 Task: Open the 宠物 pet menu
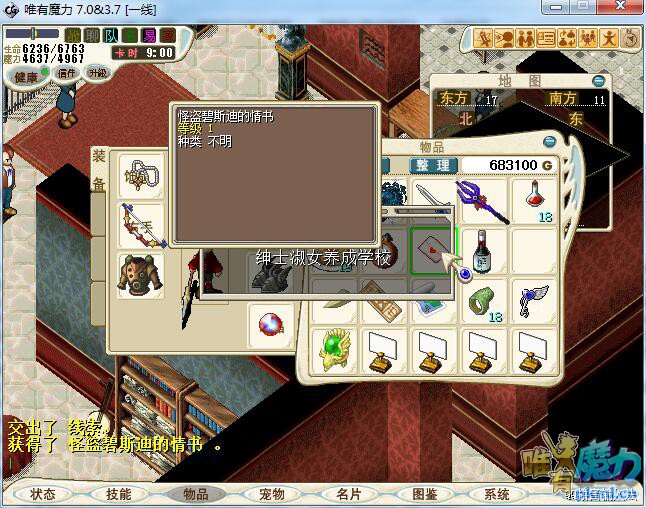(271, 494)
